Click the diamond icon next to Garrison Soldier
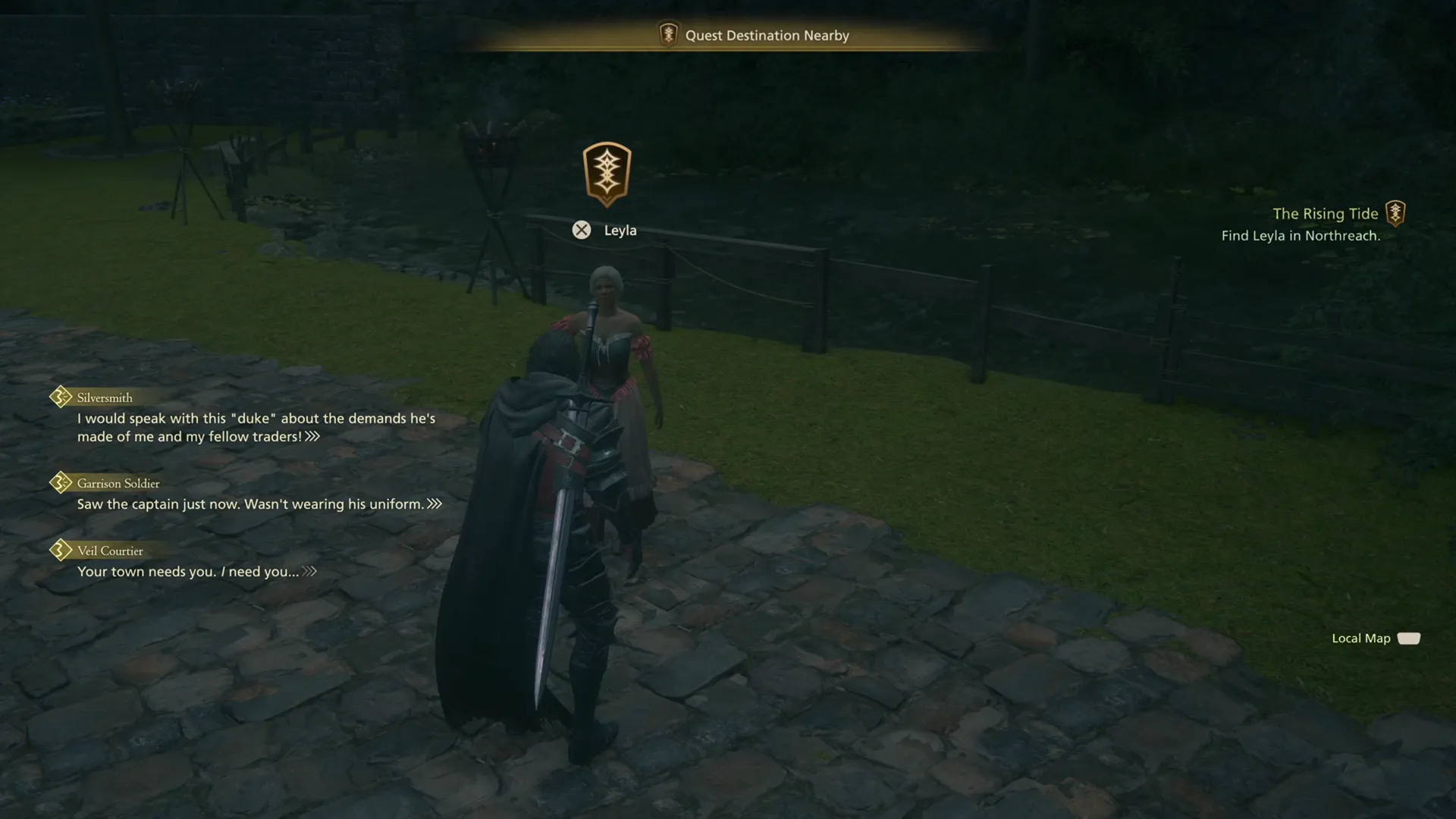Viewport: 1456px width, 819px height. pos(60,483)
